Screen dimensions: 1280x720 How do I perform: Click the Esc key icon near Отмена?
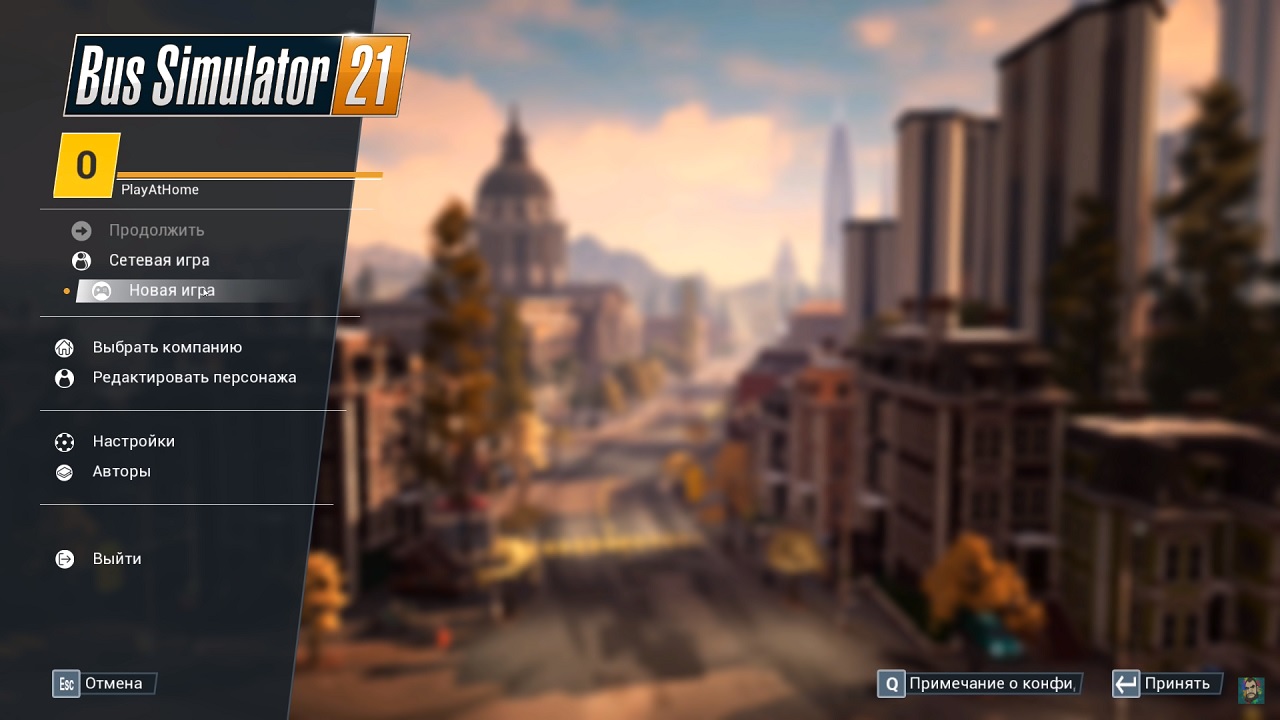(x=66, y=683)
